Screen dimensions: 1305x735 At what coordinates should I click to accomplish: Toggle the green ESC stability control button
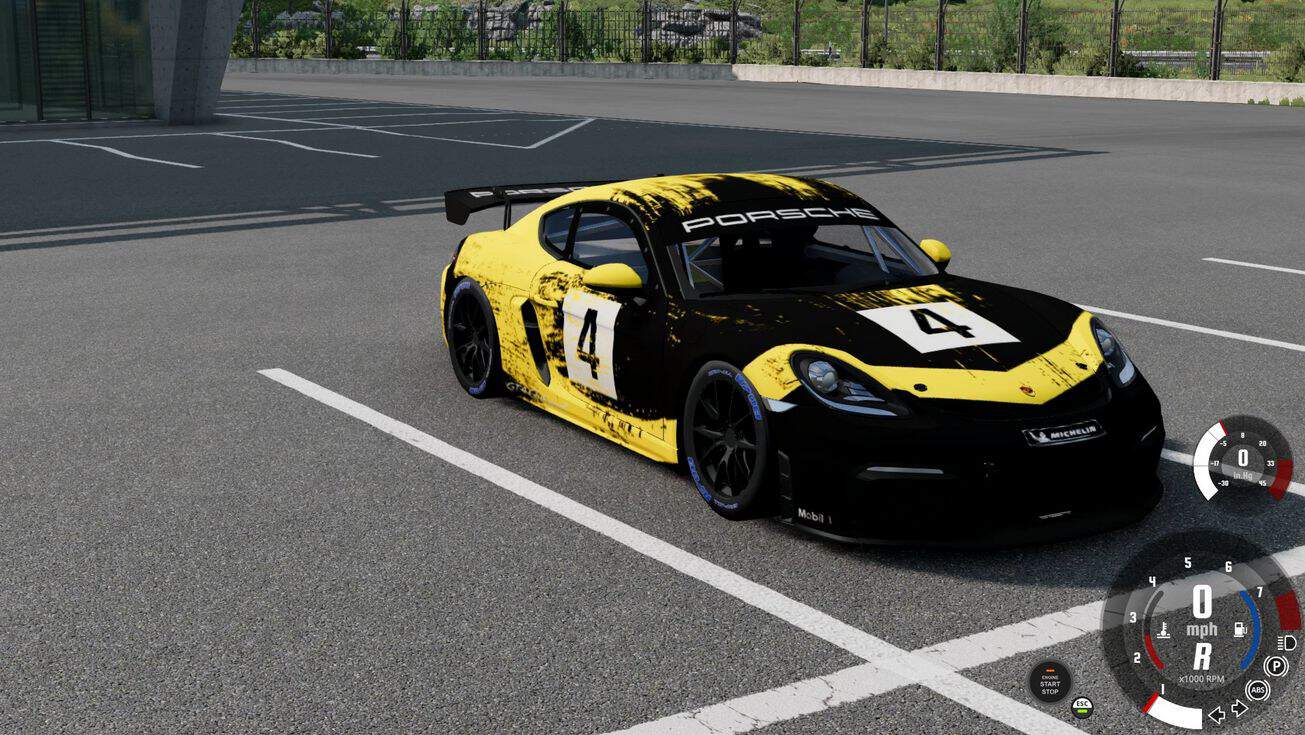(x=1082, y=707)
